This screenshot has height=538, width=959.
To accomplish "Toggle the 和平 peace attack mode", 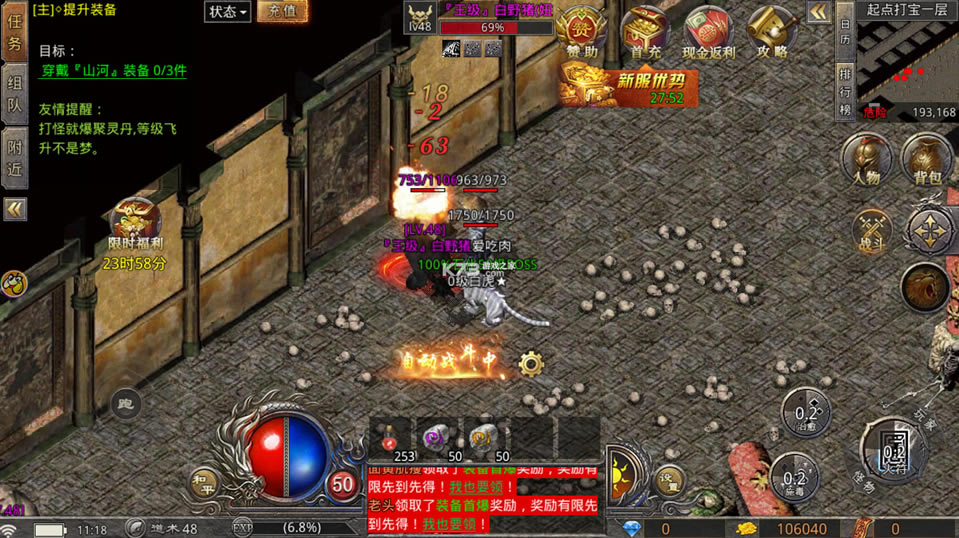I will pos(203,483).
